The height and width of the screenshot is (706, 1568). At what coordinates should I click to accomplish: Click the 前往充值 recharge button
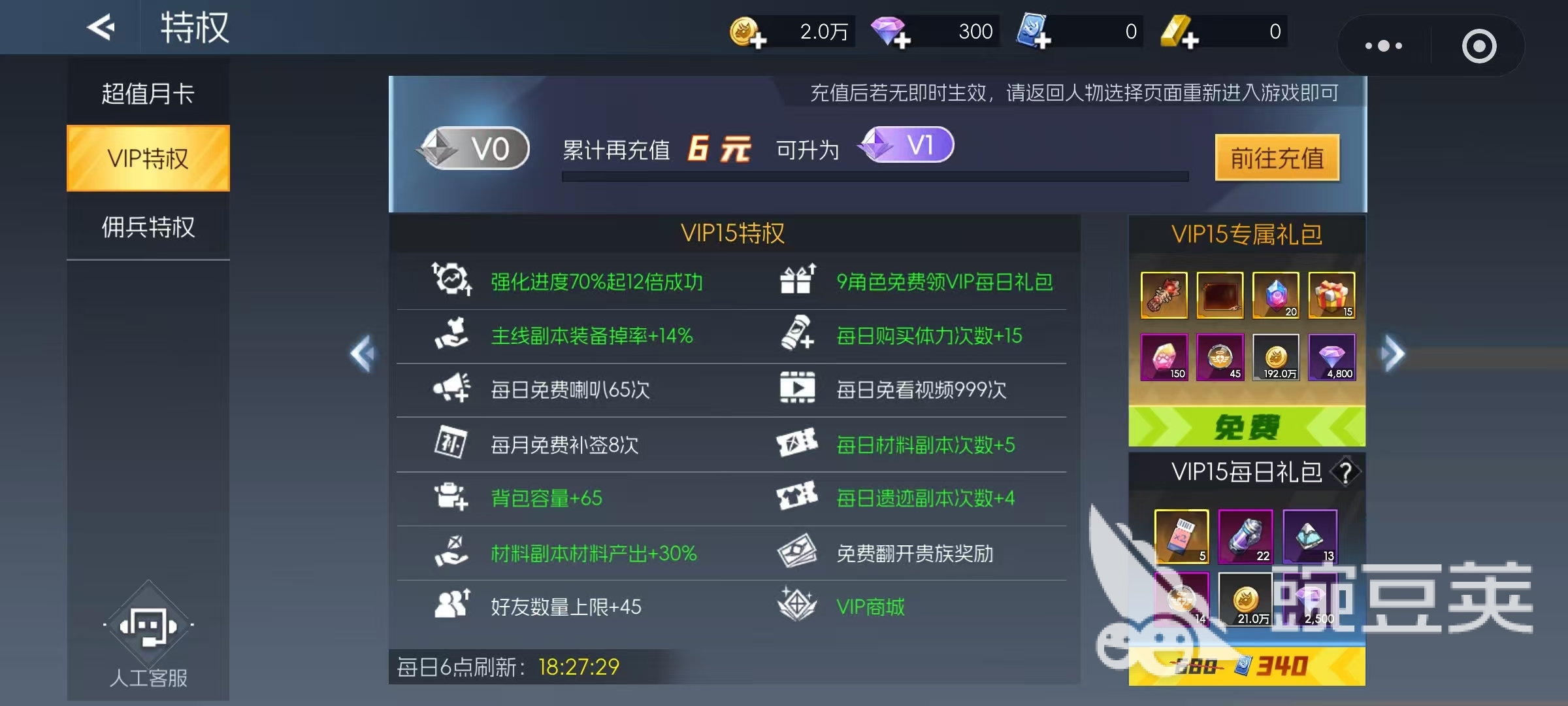(1278, 158)
